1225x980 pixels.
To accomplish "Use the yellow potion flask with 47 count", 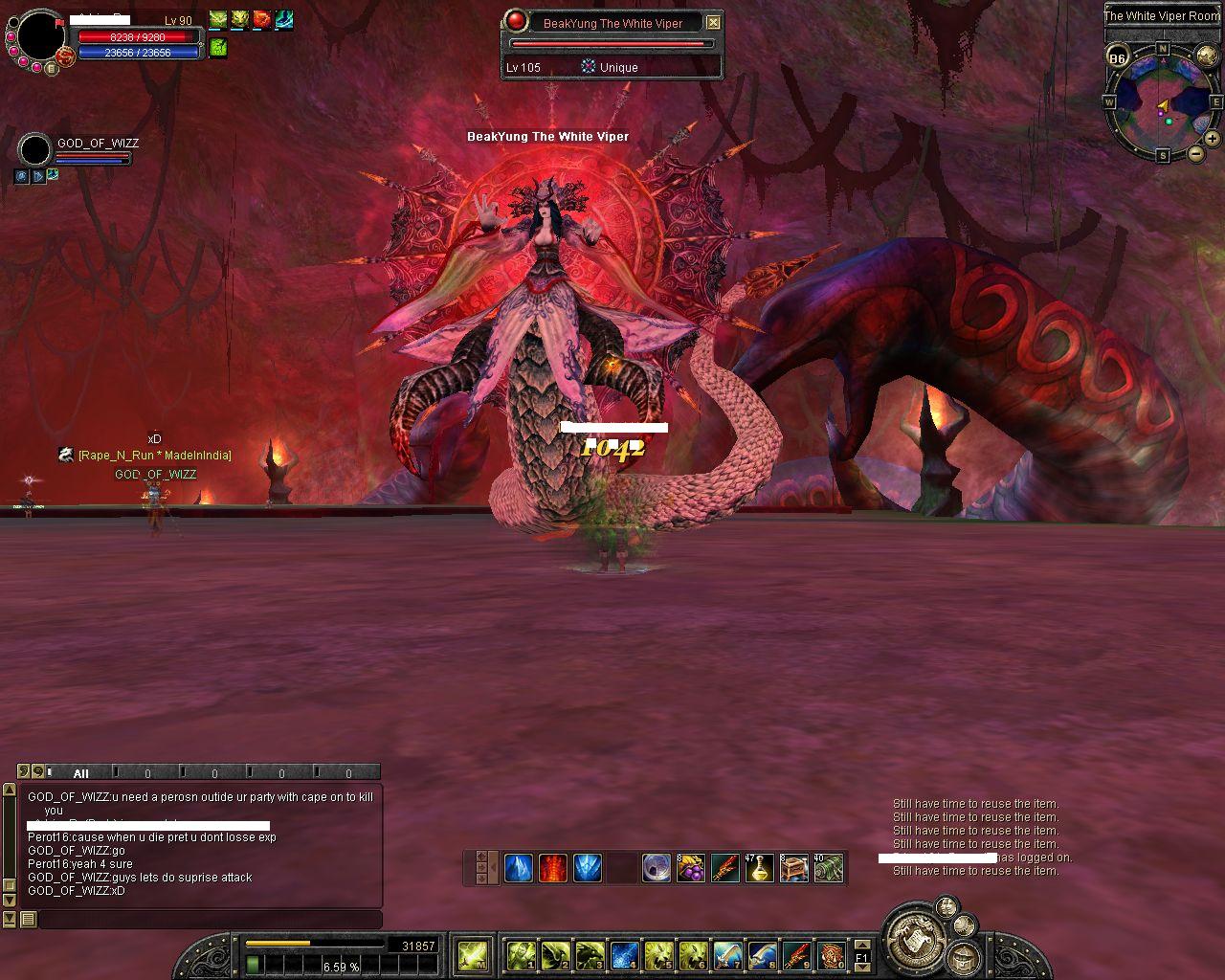I will coord(760,868).
